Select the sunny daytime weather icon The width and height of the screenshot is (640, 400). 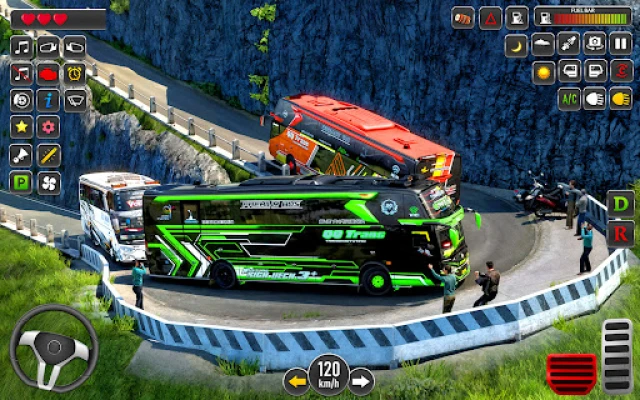click(543, 72)
